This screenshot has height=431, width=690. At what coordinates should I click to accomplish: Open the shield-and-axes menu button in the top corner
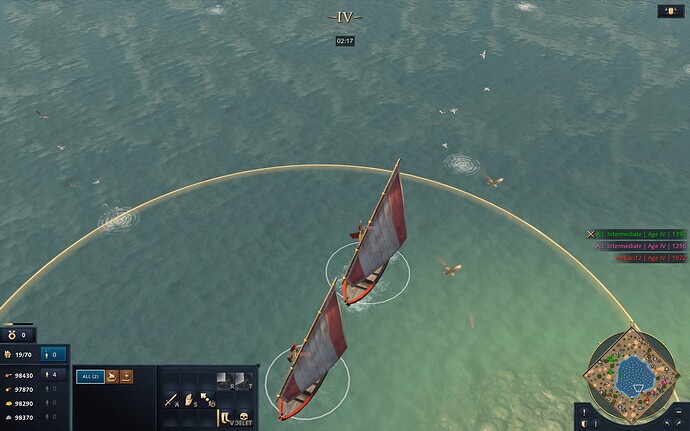669,12
